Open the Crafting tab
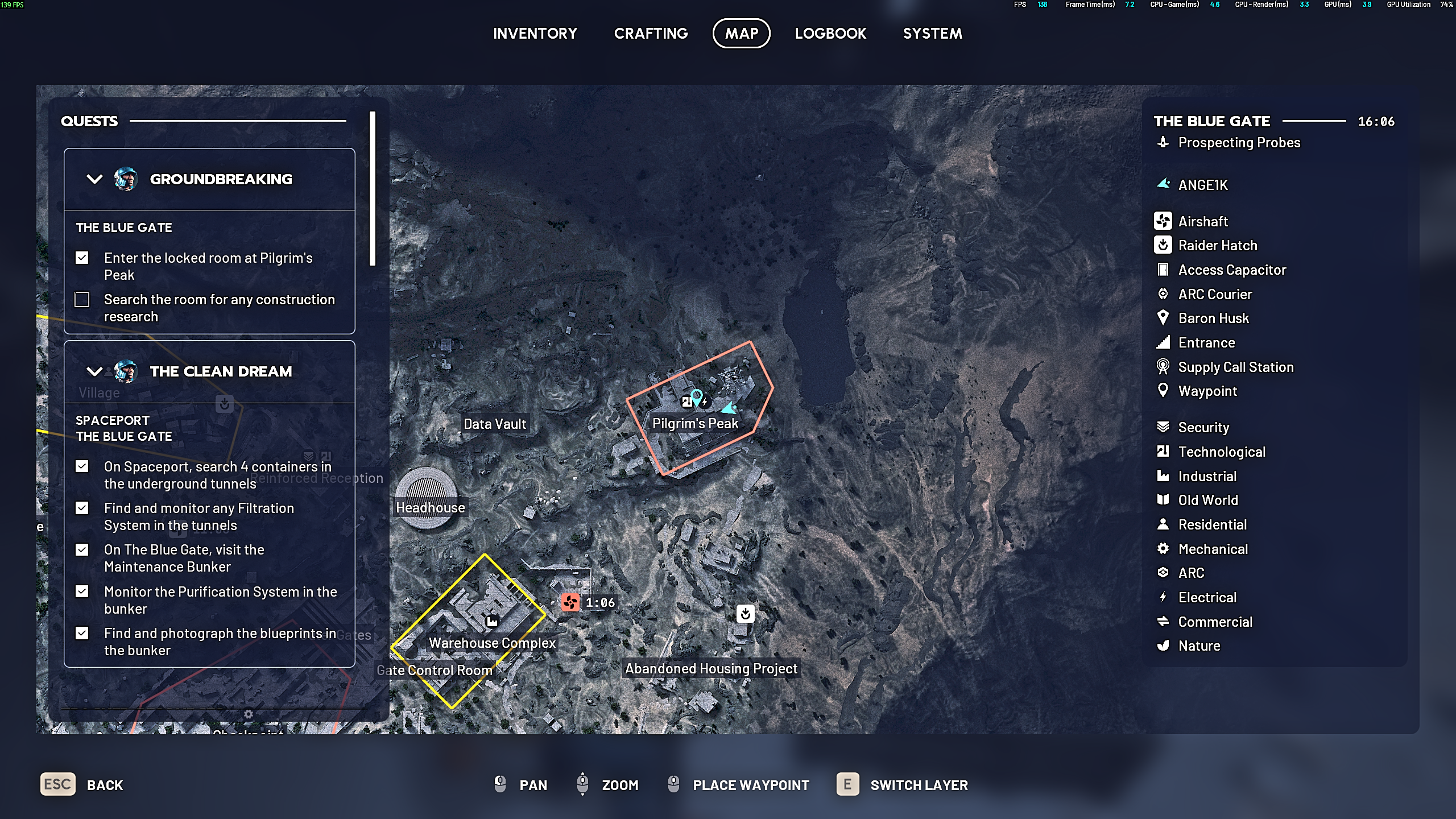This screenshot has height=819, width=1456. pos(651,34)
